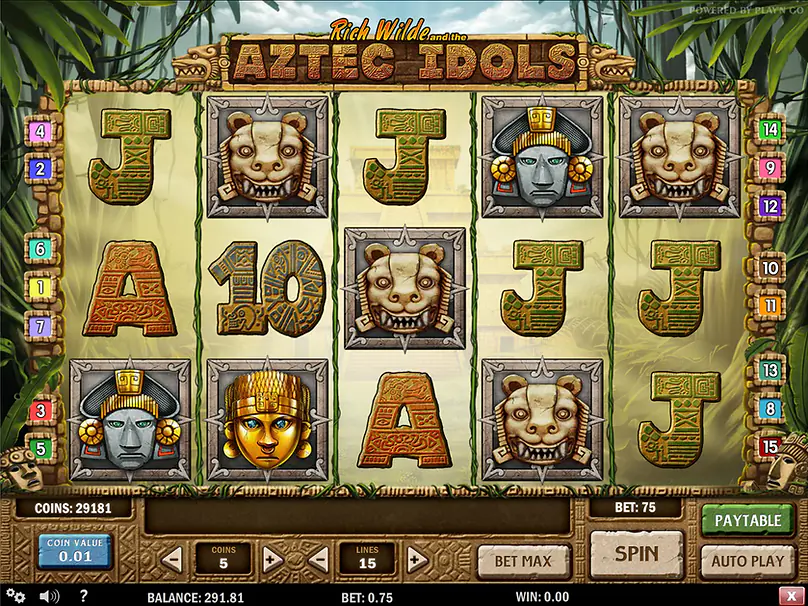The width and height of the screenshot is (808, 606).
Task: Select payline marker 15
Action: pyautogui.click(x=770, y=447)
